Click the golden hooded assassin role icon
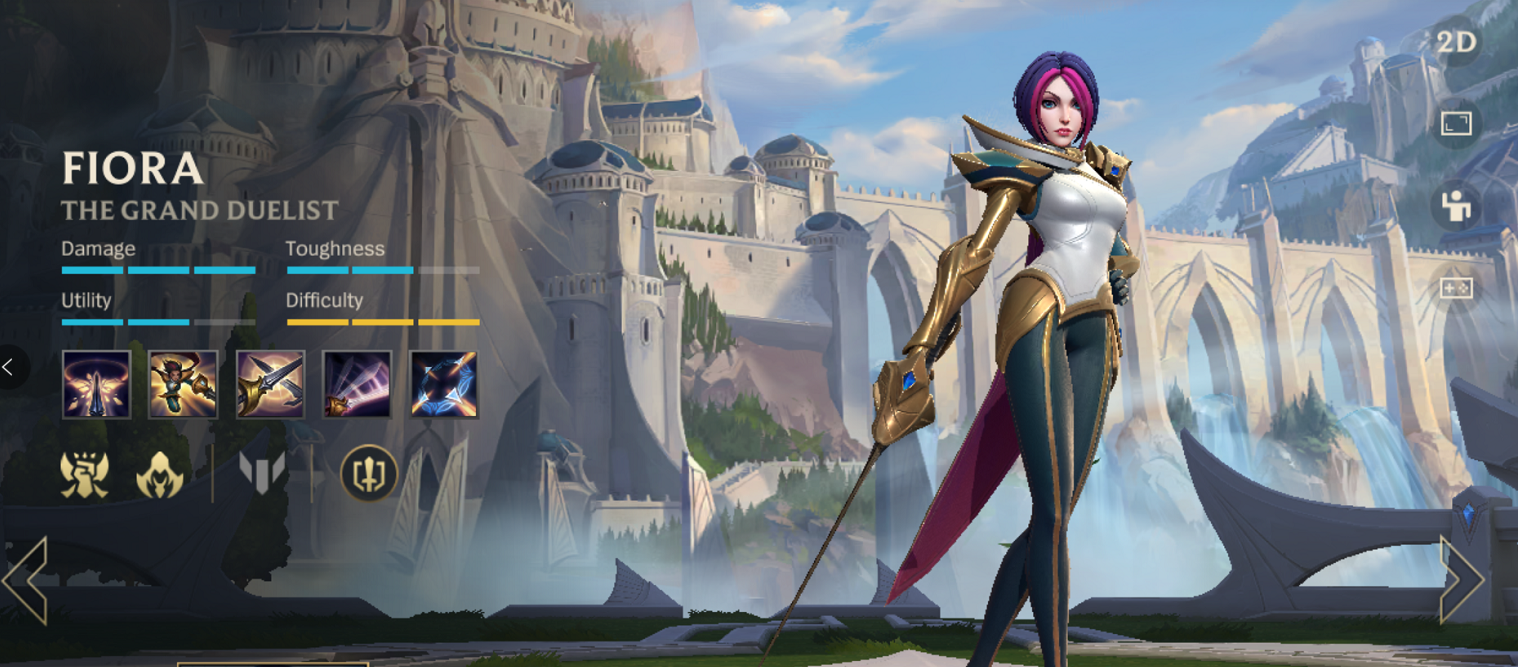This screenshot has height=667, width=1518. click(x=160, y=473)
